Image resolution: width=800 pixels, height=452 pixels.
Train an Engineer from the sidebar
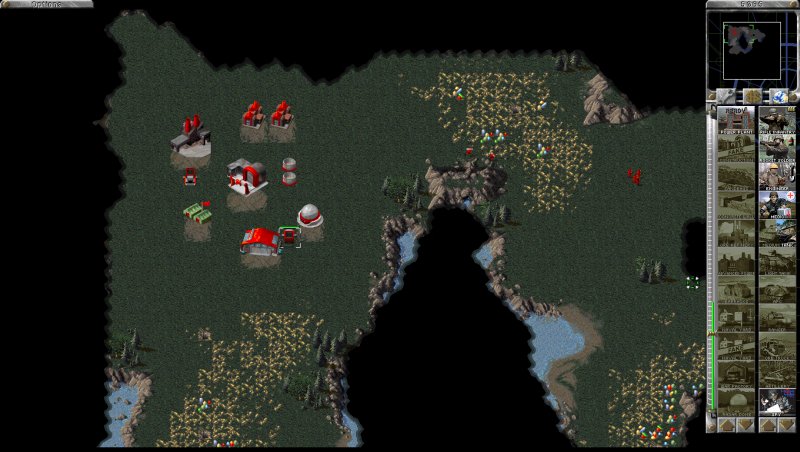point(777,176)
